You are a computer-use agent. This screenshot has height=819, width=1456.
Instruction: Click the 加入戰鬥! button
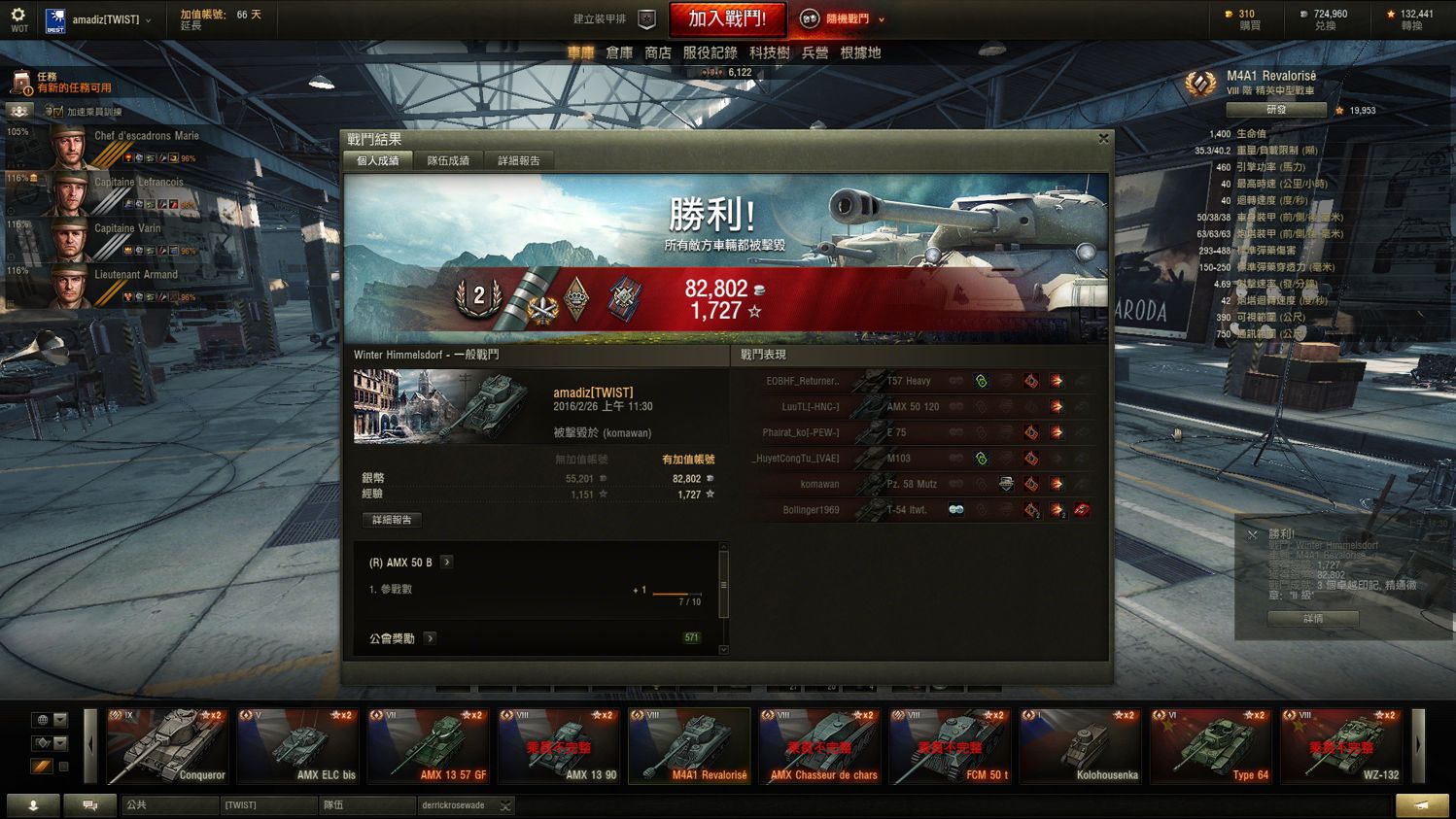pos(727,18)
